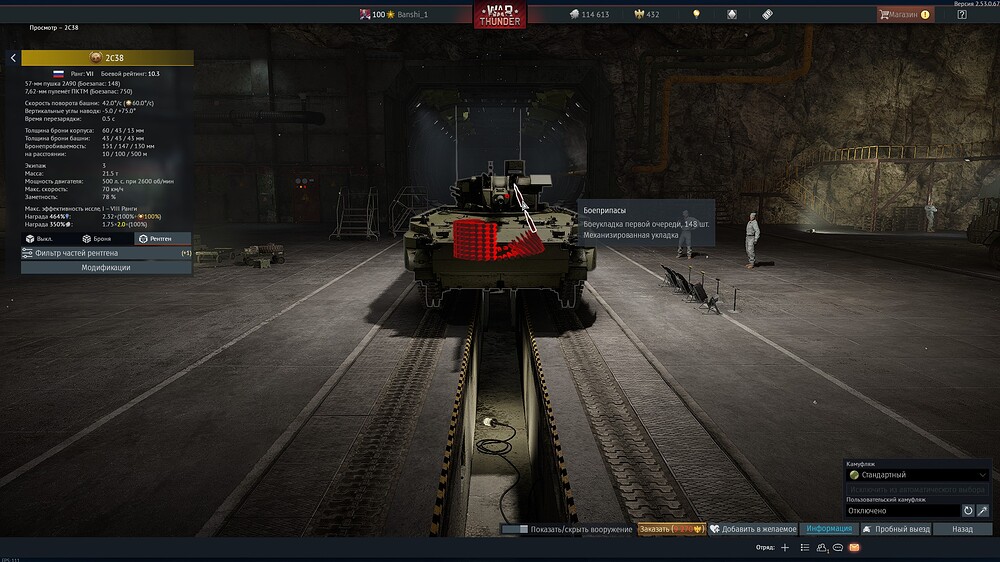1000x562 pixels.
Task: Order the vehicle with the Заказать button
Action: tap(671, 529)
